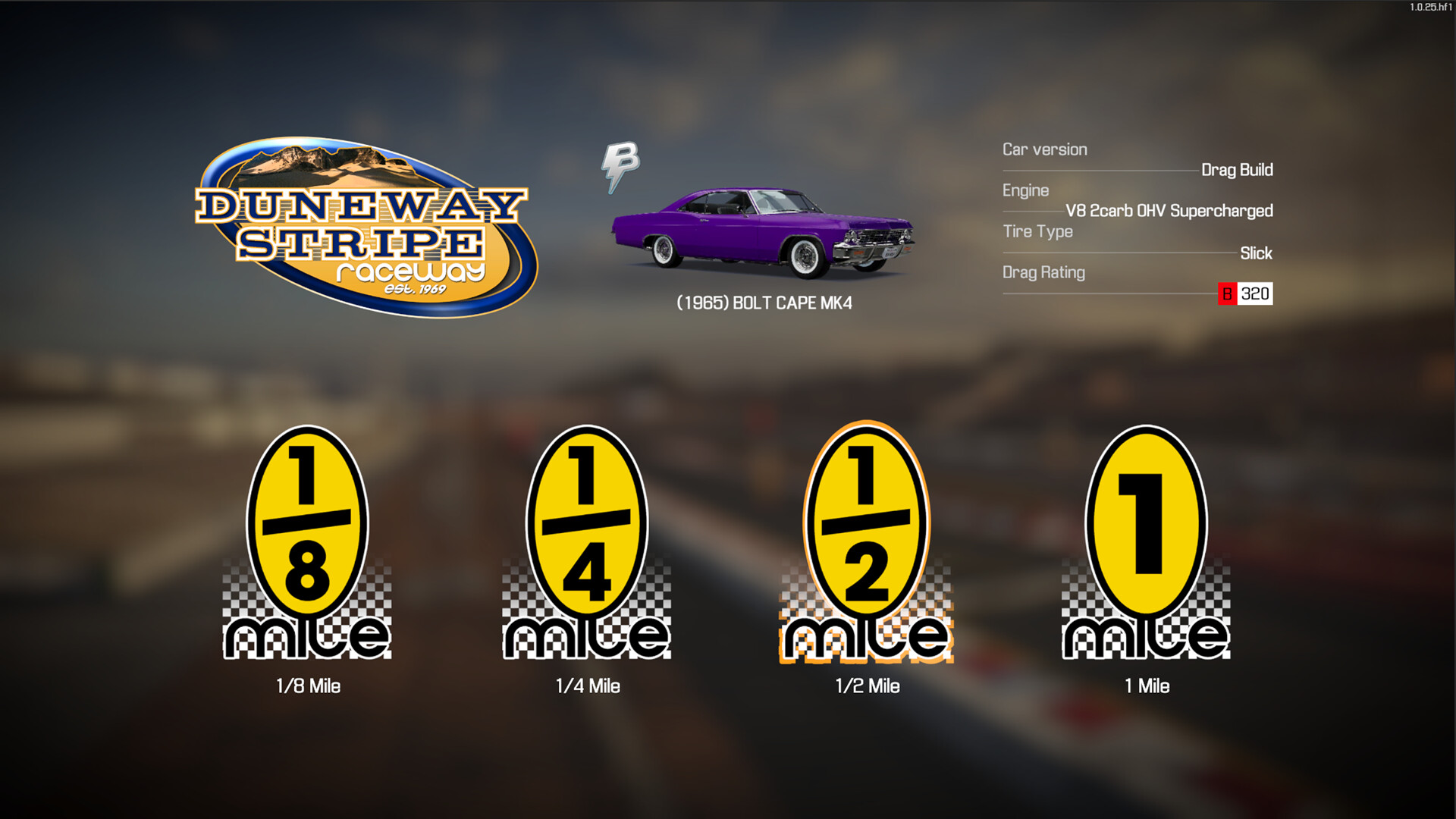Screen dimensions: 1456x819
Task: Click the Bolt Cape MK4 car thumbnail
Action: click(766, 231)
